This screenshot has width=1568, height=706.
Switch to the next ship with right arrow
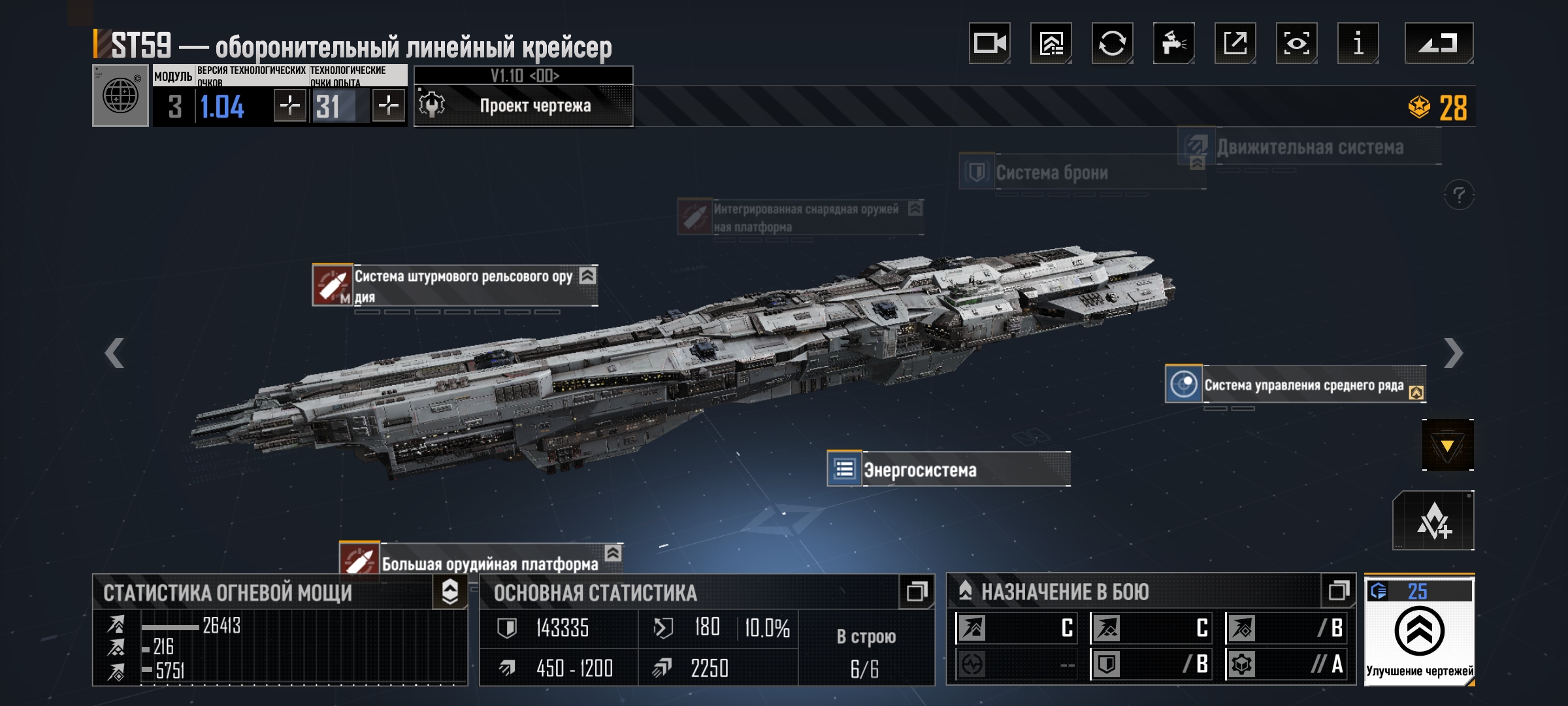coord(1453,354)
